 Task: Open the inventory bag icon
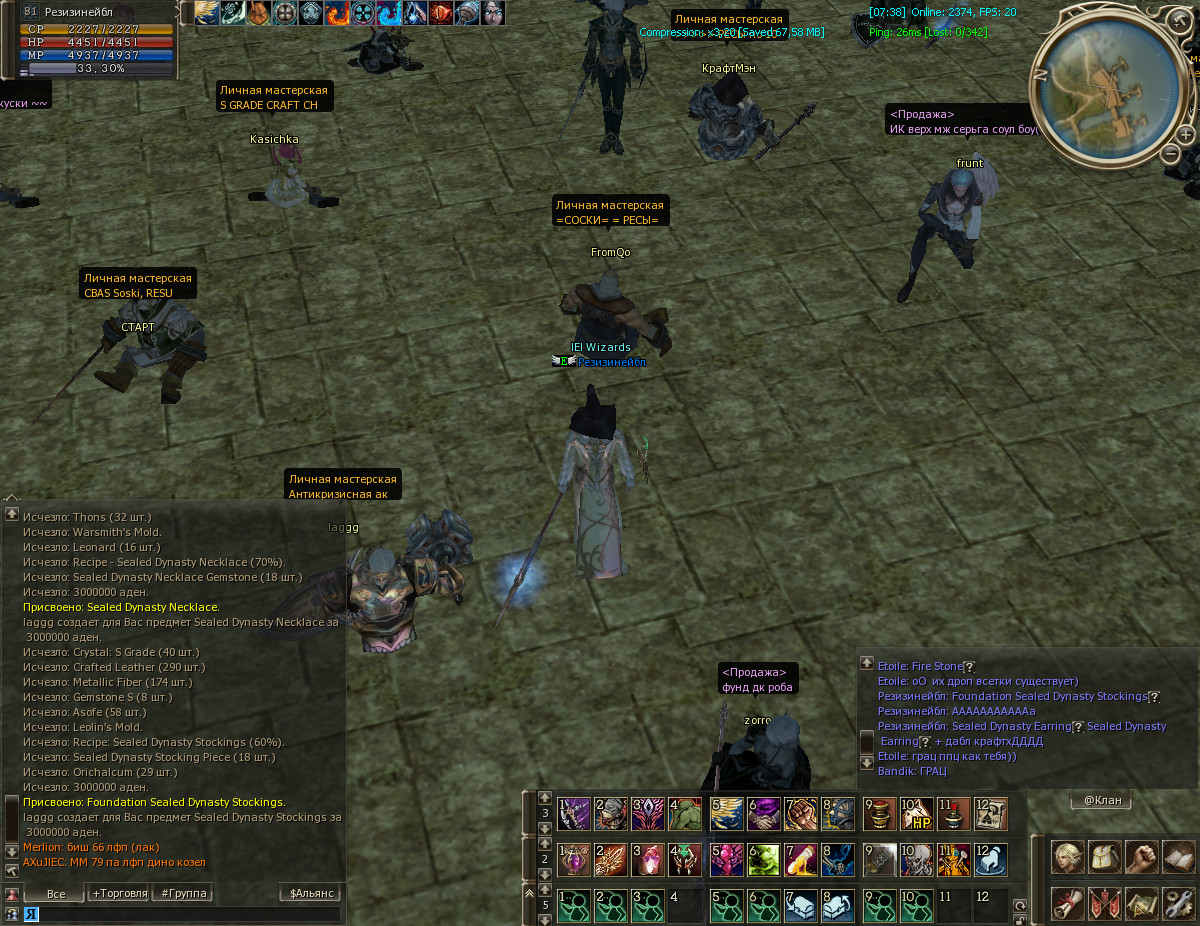coord(1104,857)
